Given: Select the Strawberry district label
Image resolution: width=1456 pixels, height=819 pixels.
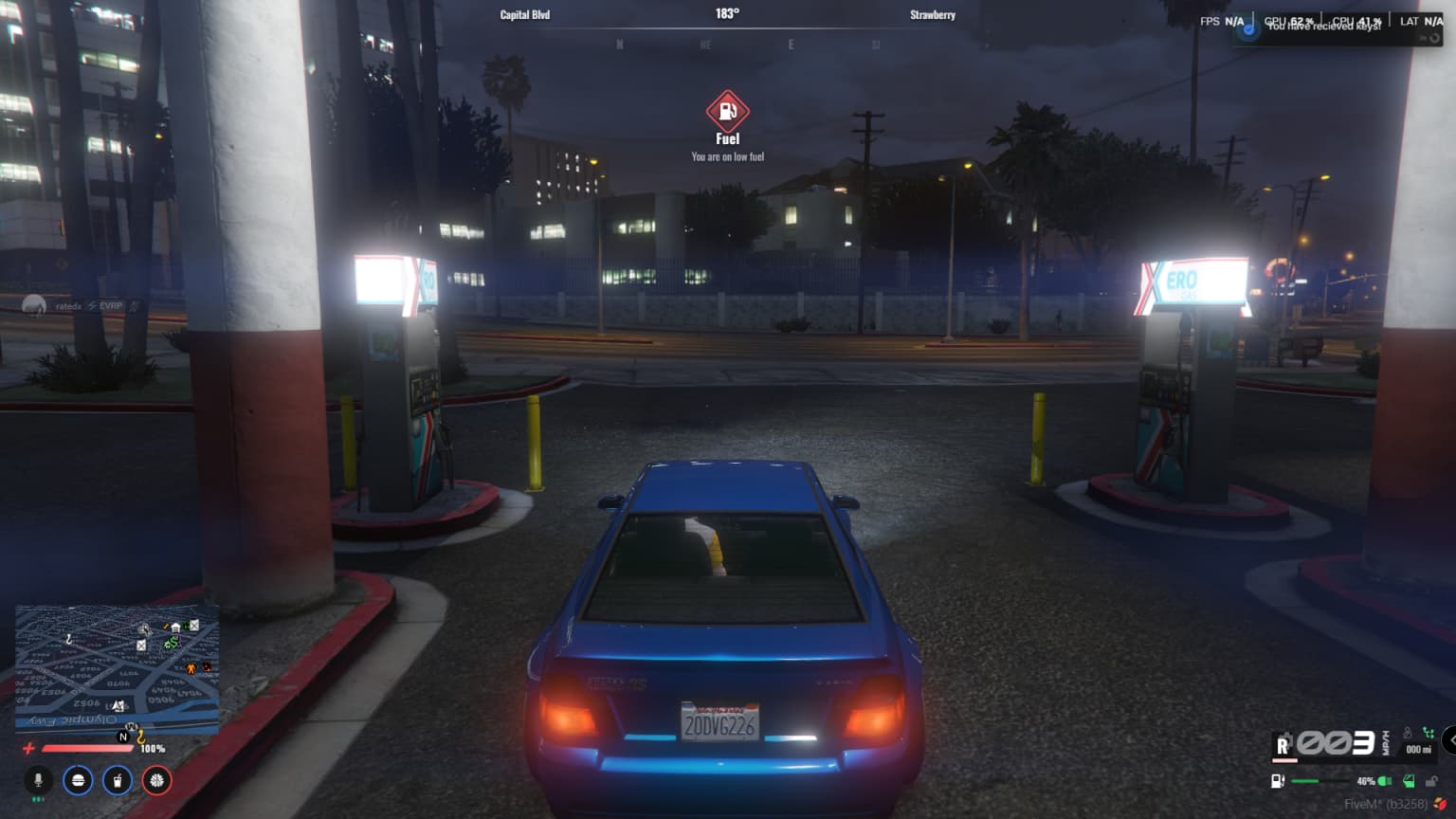Looking at the screenshot, I should coord(933,14).
